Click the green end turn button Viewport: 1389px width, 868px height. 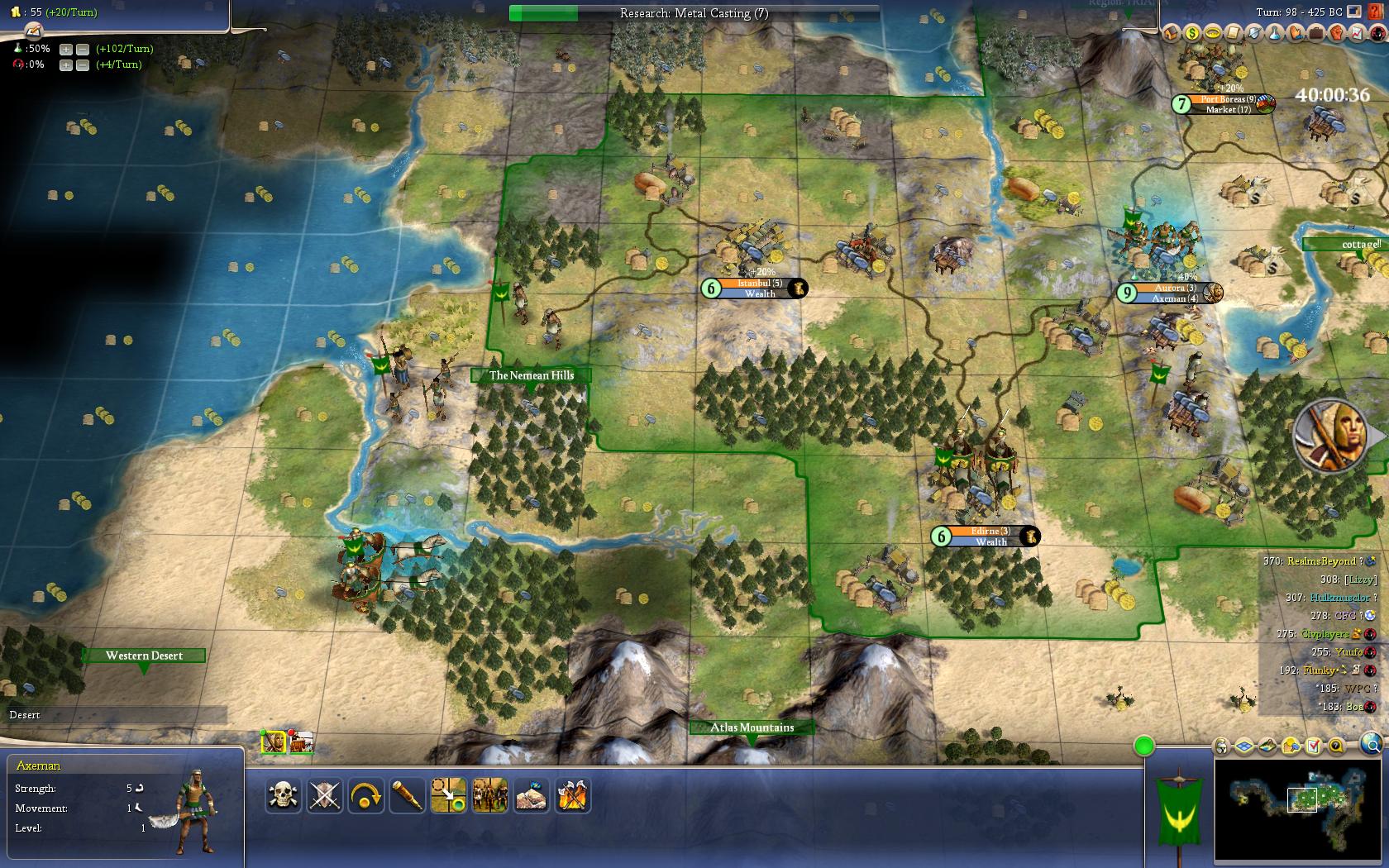tap(1144, 746)
